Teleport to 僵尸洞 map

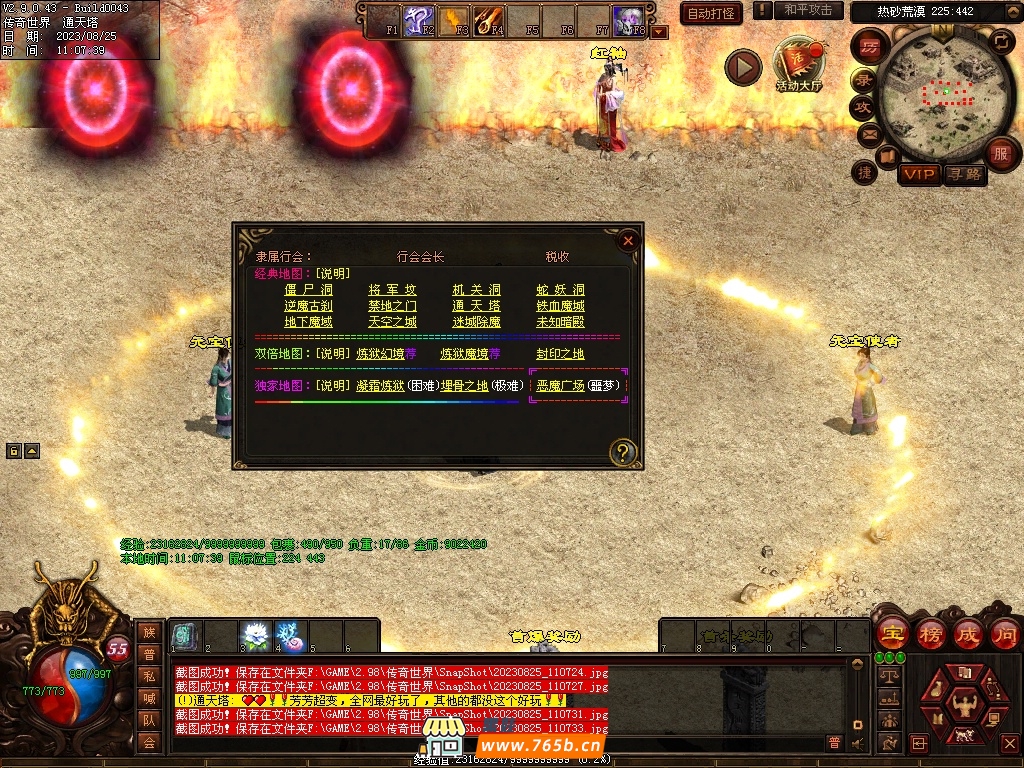(x=307, y=290)
